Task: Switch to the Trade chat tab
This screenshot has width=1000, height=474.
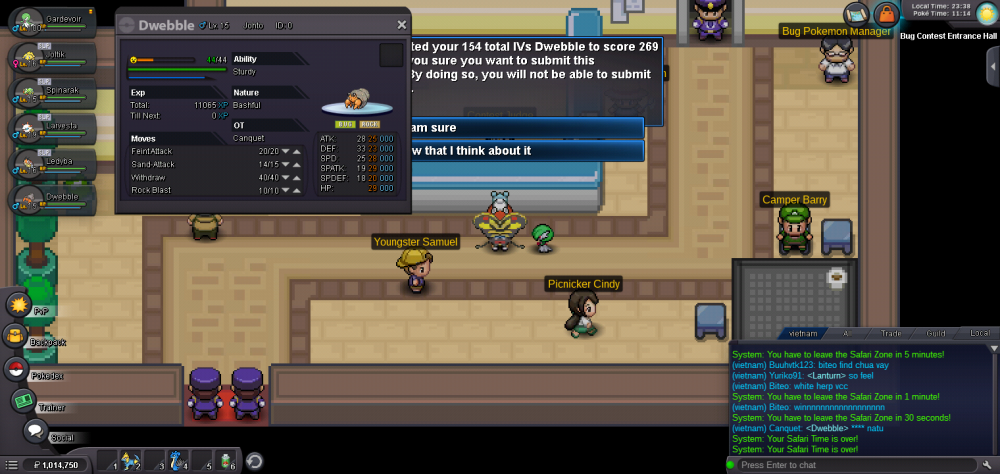Action: click(x=890, y=333)
